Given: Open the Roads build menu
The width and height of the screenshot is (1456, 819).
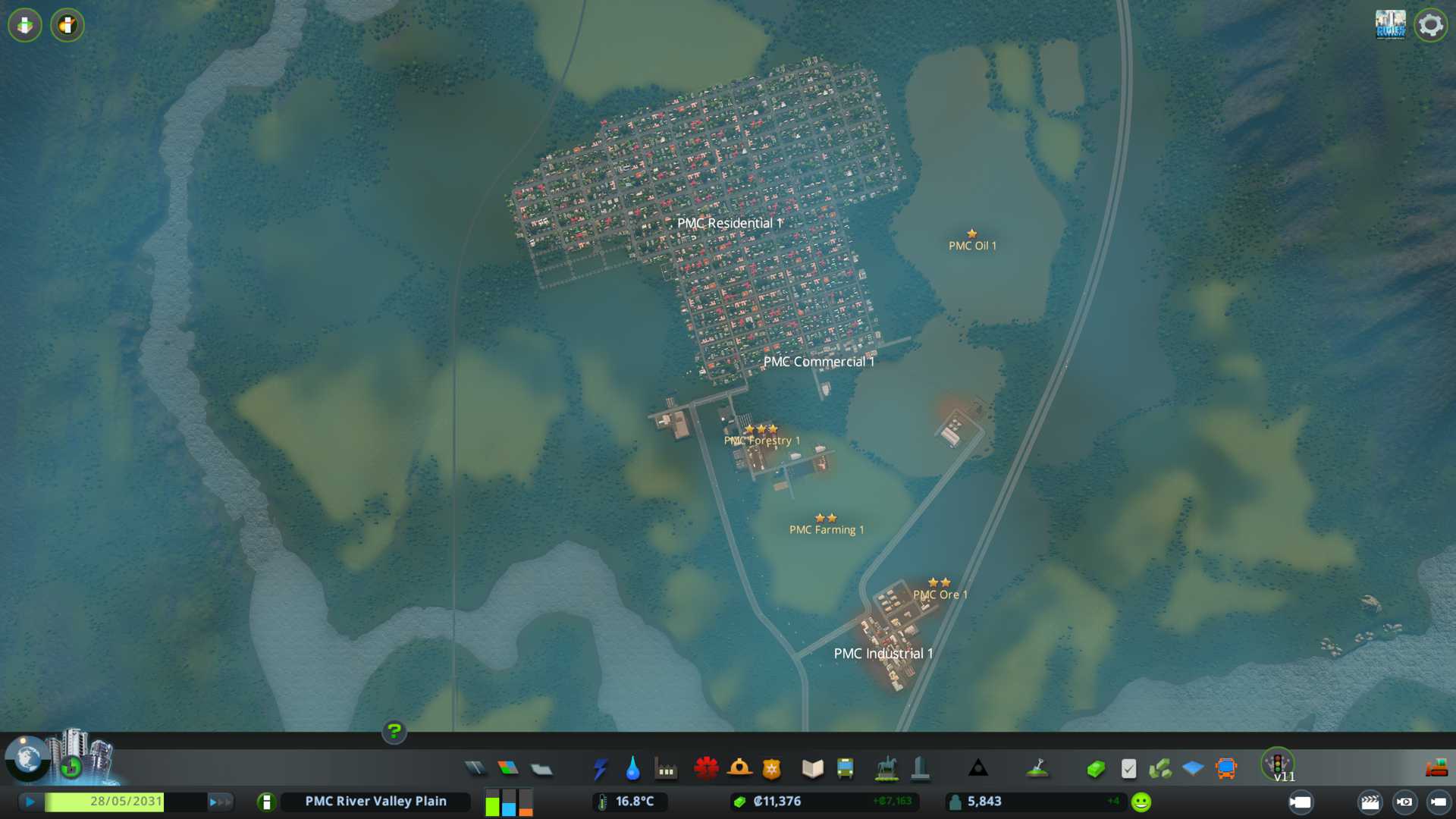Looking at the screenshot, I should click(x=475, y=769).
